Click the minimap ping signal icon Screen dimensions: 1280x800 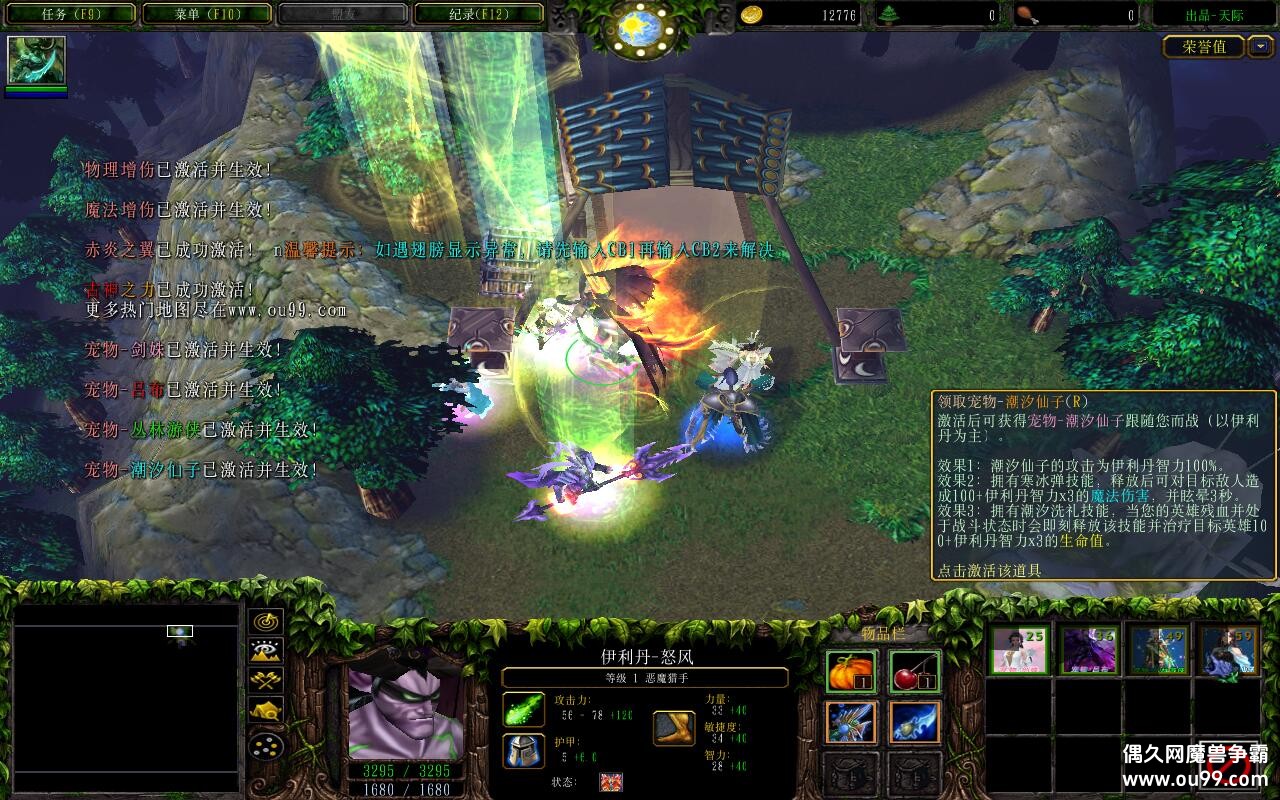[266, 621]
